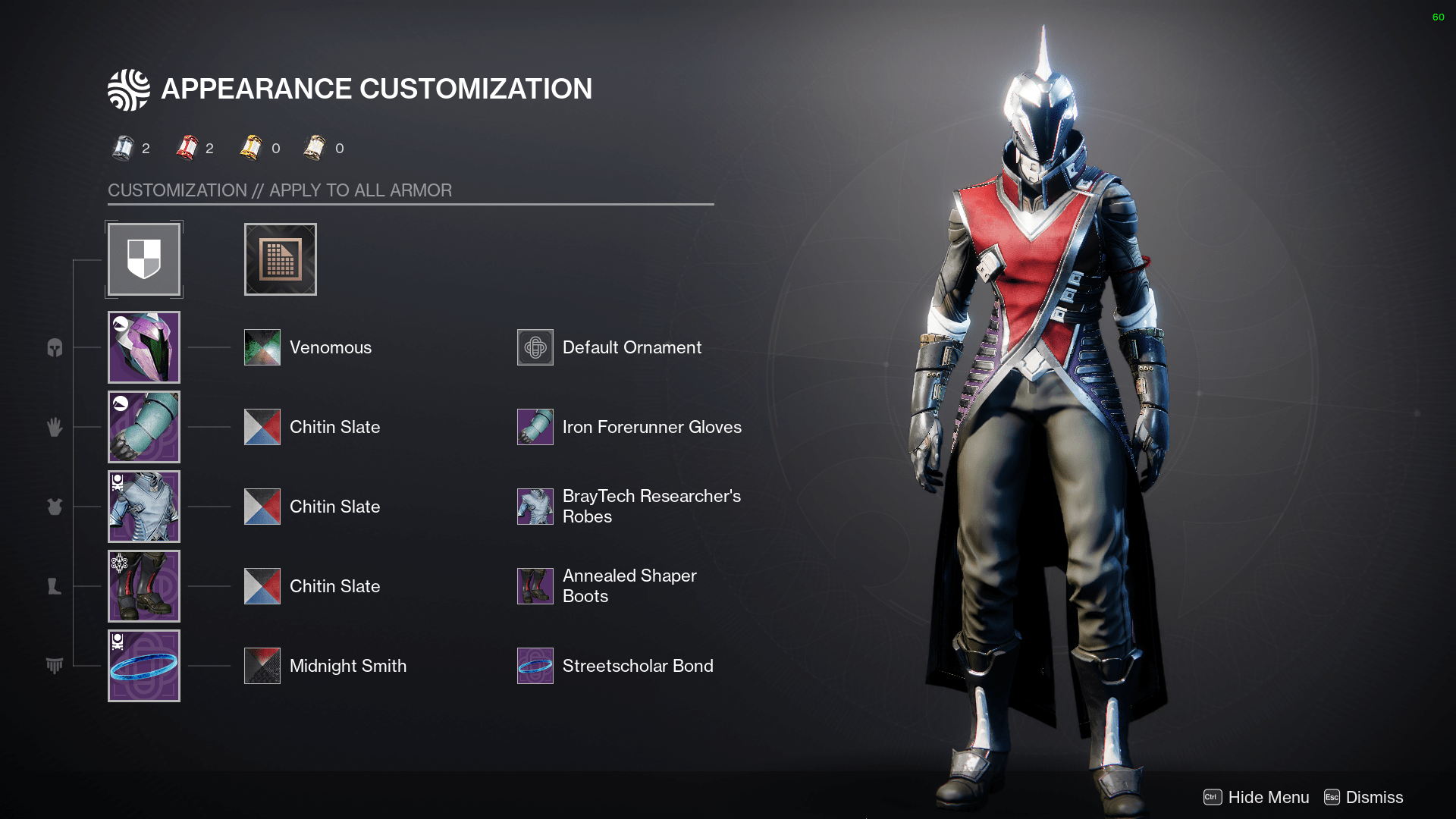Select the gauntlets slot icon on the left sidebar
The width and height of the screenshot is (1456, 819).
coord(54,427)
